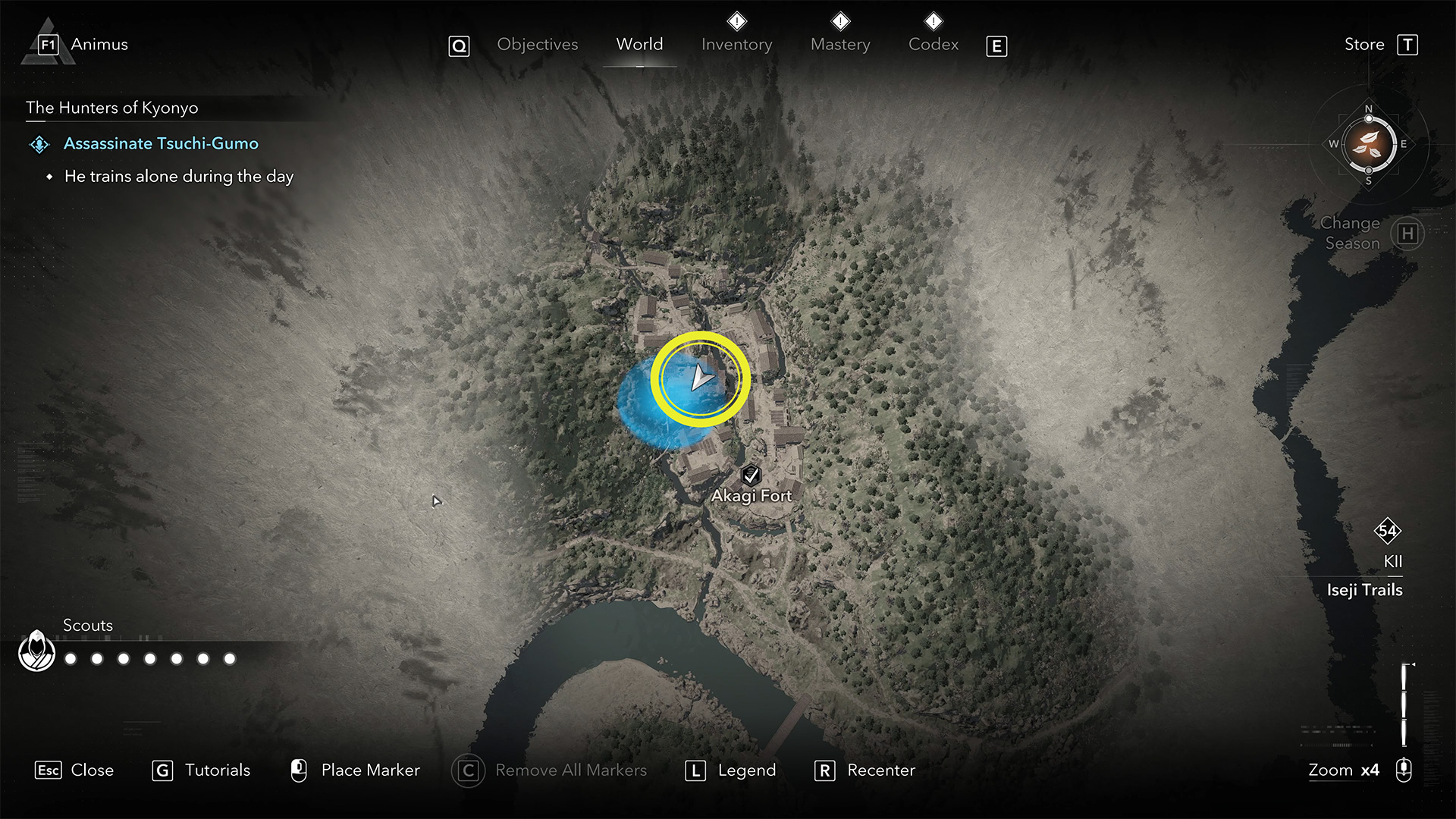The height and width of the screenshot is (819, 1456).
Task: Click the Scouts hooded icon
Action: click(36, 651)
